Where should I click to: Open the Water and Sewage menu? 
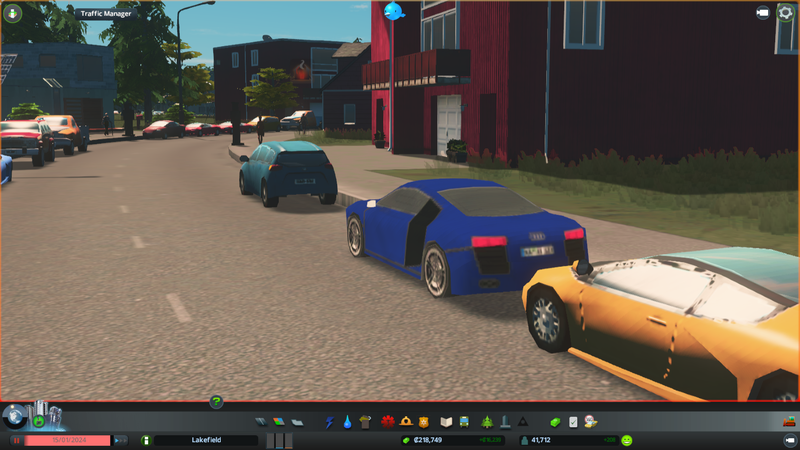point(346,422)
